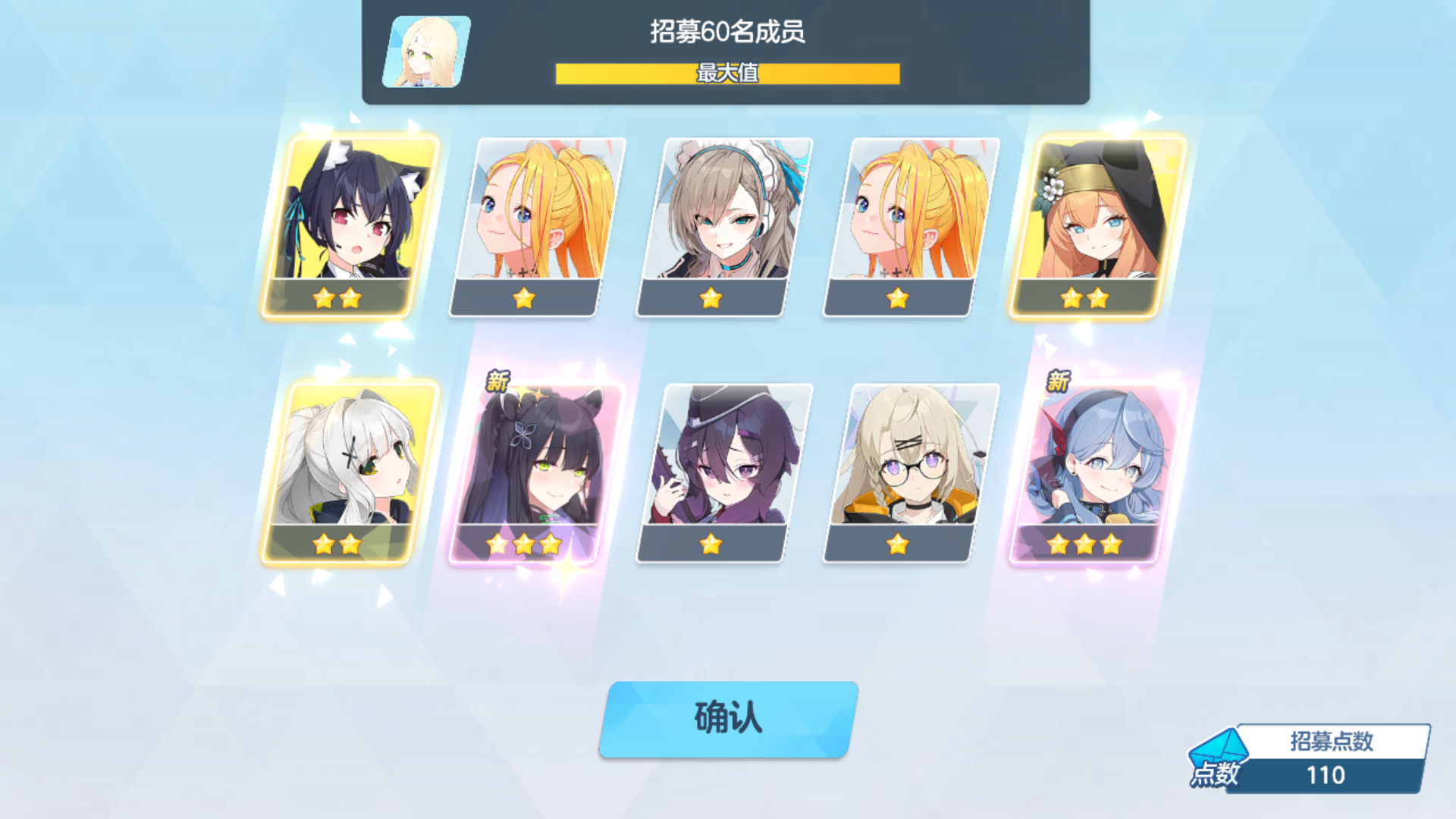Click the single star under the maid character card

coord(711,299)
